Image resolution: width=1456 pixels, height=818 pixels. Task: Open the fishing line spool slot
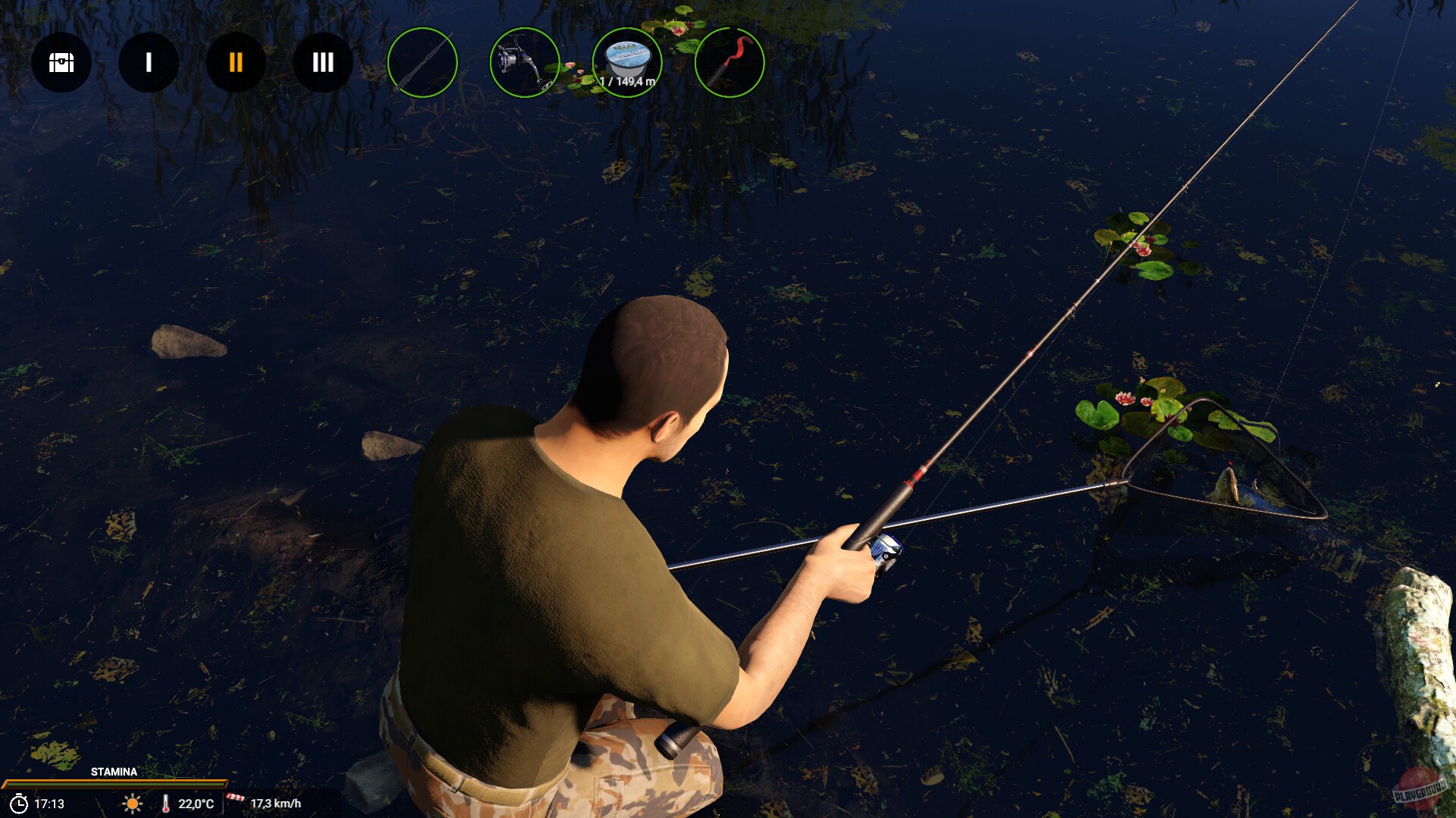click(x=627, y=59)
